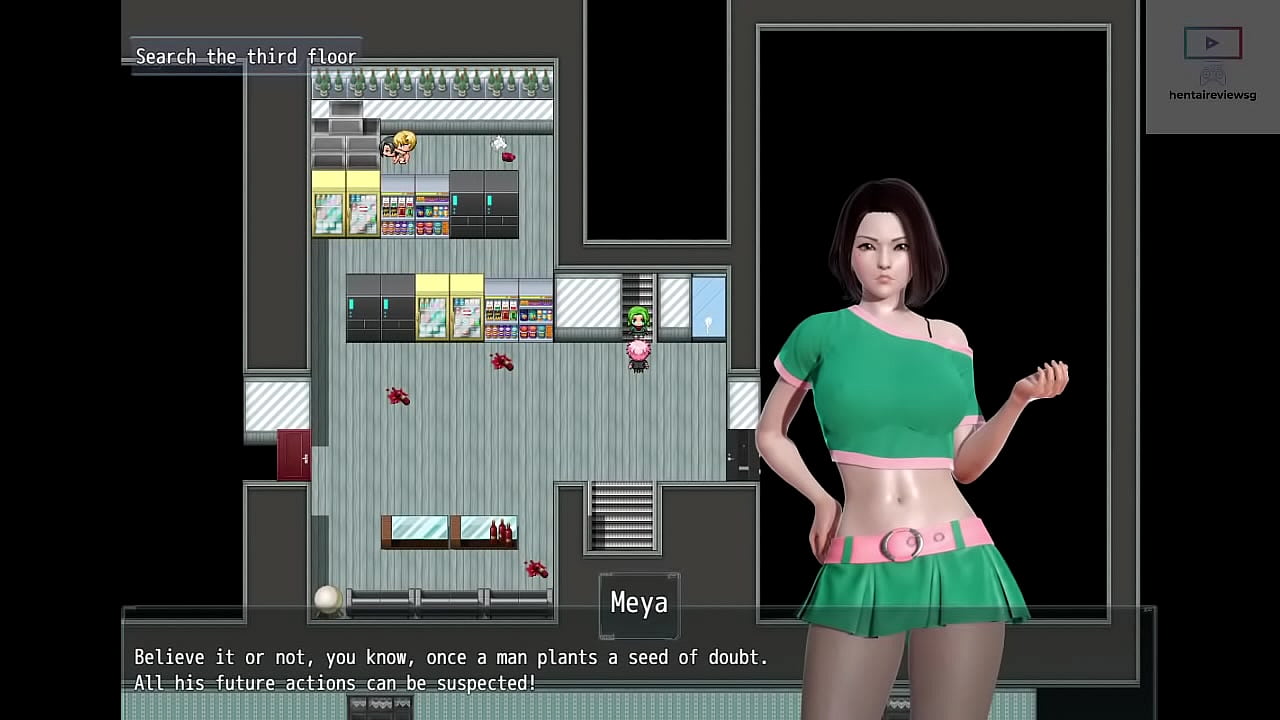Click the play button icon in the watermark

[1212, 42]
